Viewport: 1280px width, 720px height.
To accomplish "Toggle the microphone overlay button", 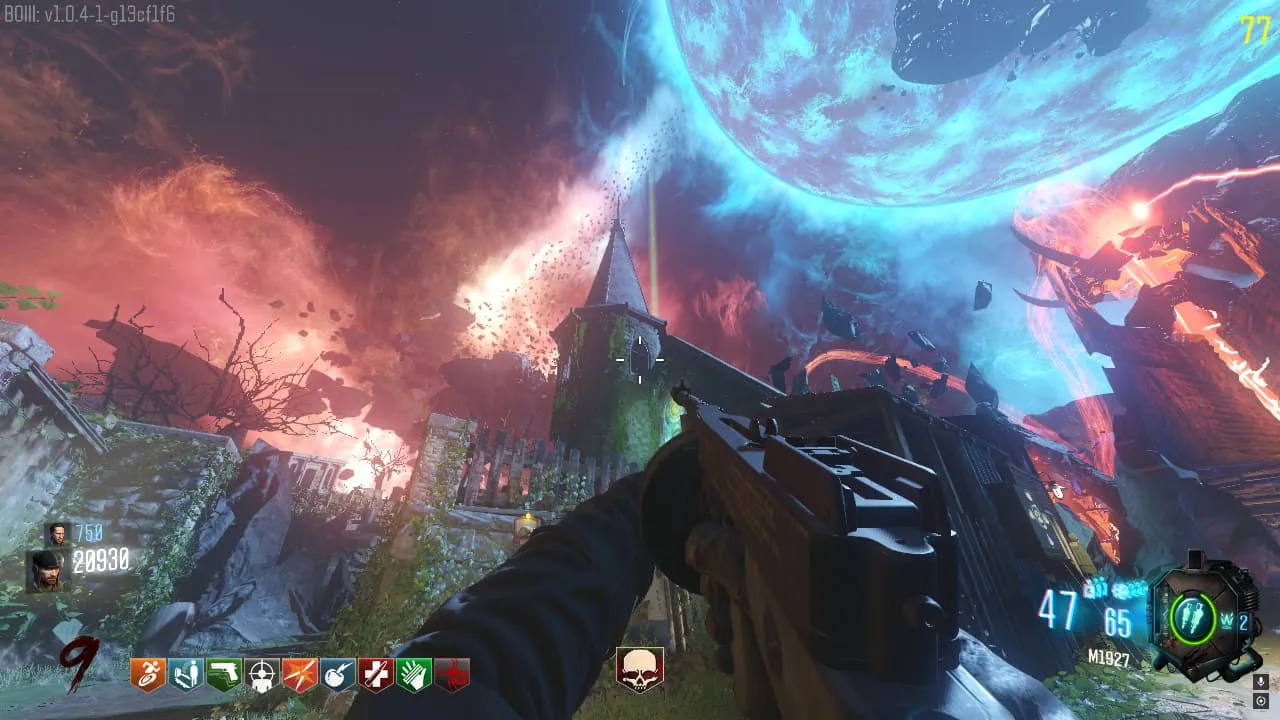I will (x=1261, y=682).
